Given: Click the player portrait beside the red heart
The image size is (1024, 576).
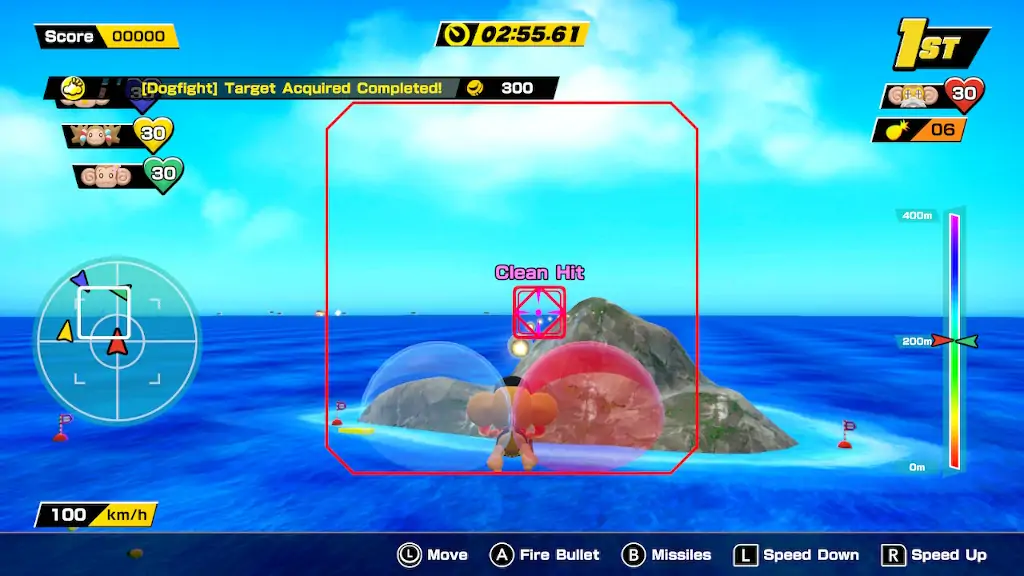Looking at the screenshot, I should (914, 95).
